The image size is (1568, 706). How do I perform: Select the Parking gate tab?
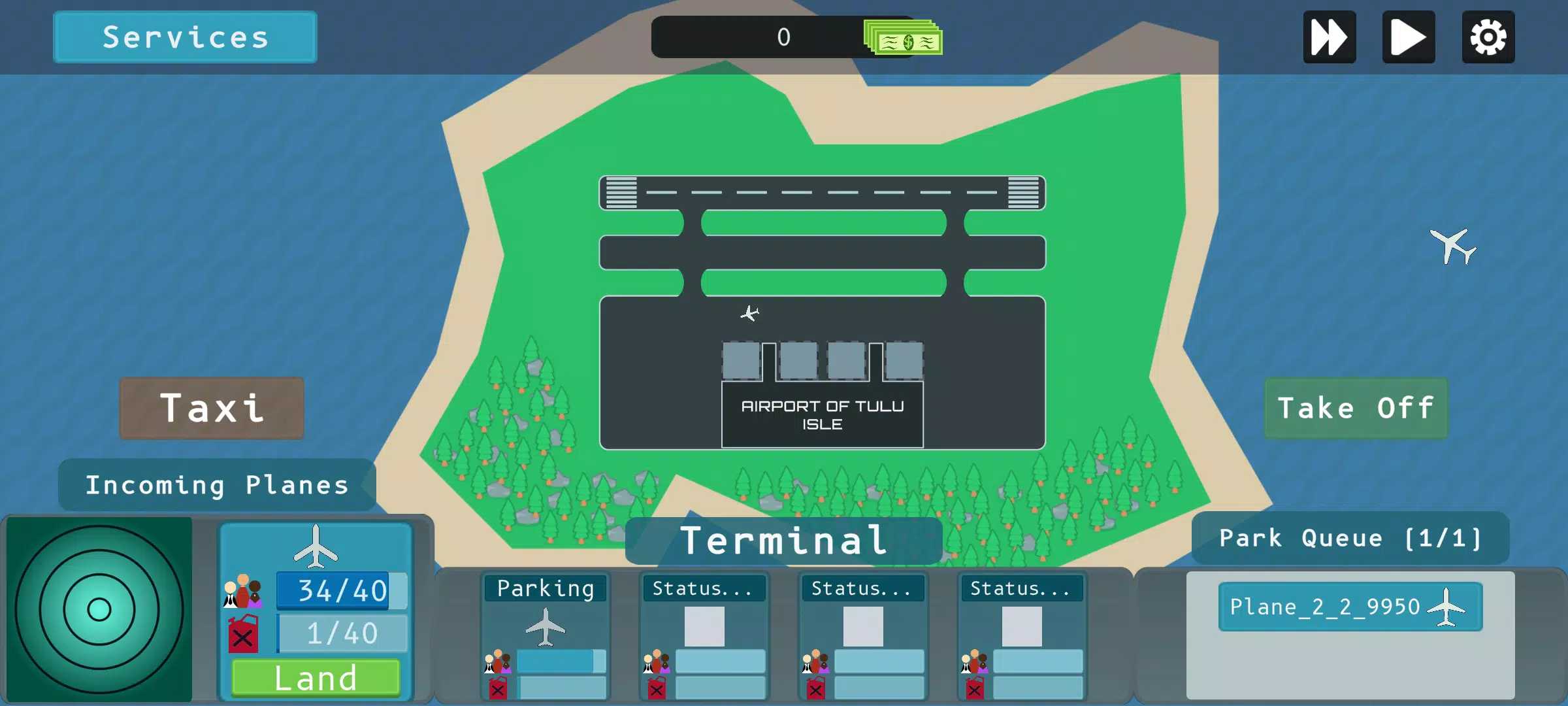coord(546,588)
